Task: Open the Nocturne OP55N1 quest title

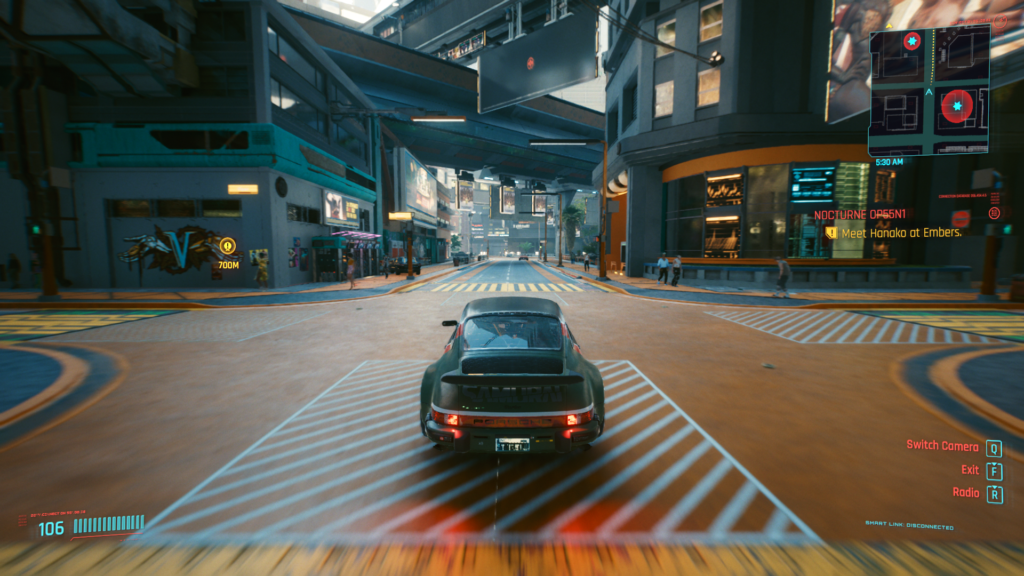Action: [x=859, y=214]
